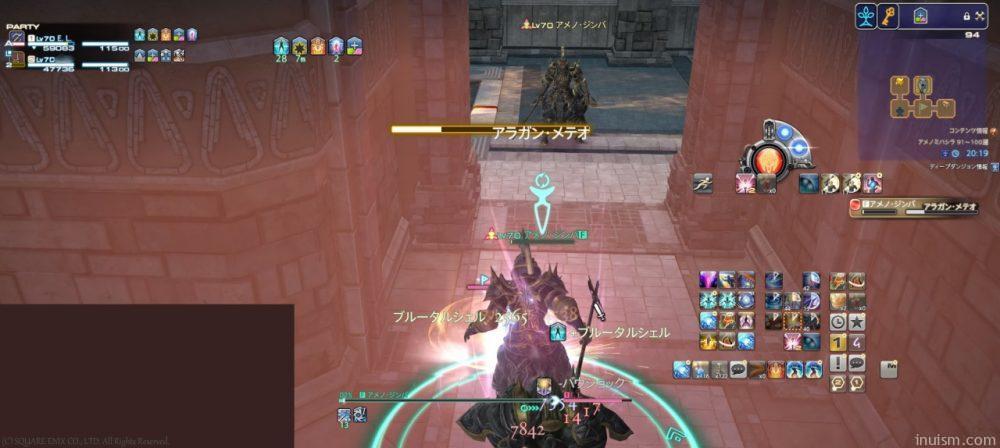Click the blue tree-shaped icon beside the key
The height and width of the screenshot is (448, 1000).
pyautogui.click(x=867, y=16)
